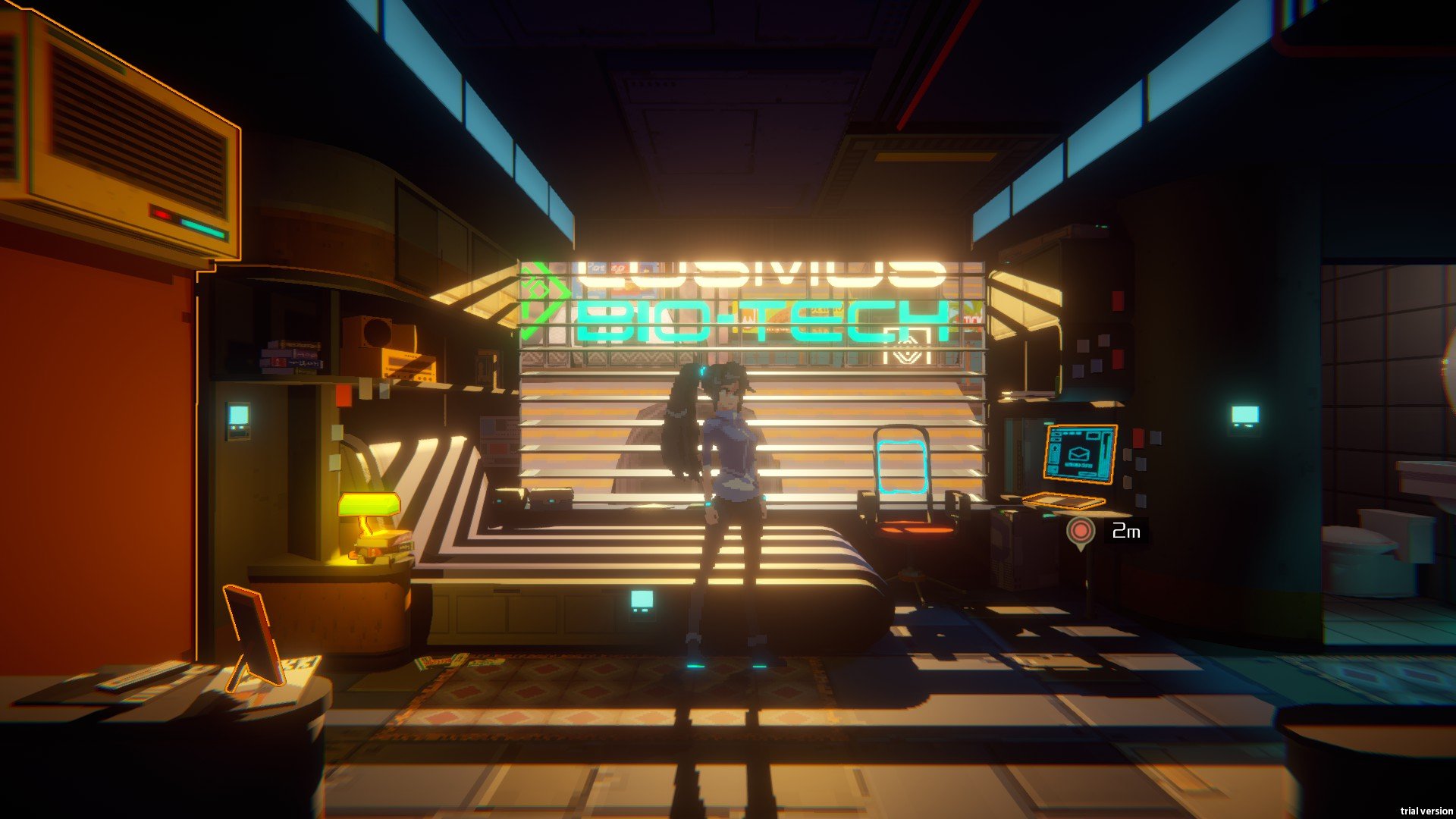The image size is (1456, 819).
Task: Click the red objective waypoint marker
Action: click(x=1081, y=530)
